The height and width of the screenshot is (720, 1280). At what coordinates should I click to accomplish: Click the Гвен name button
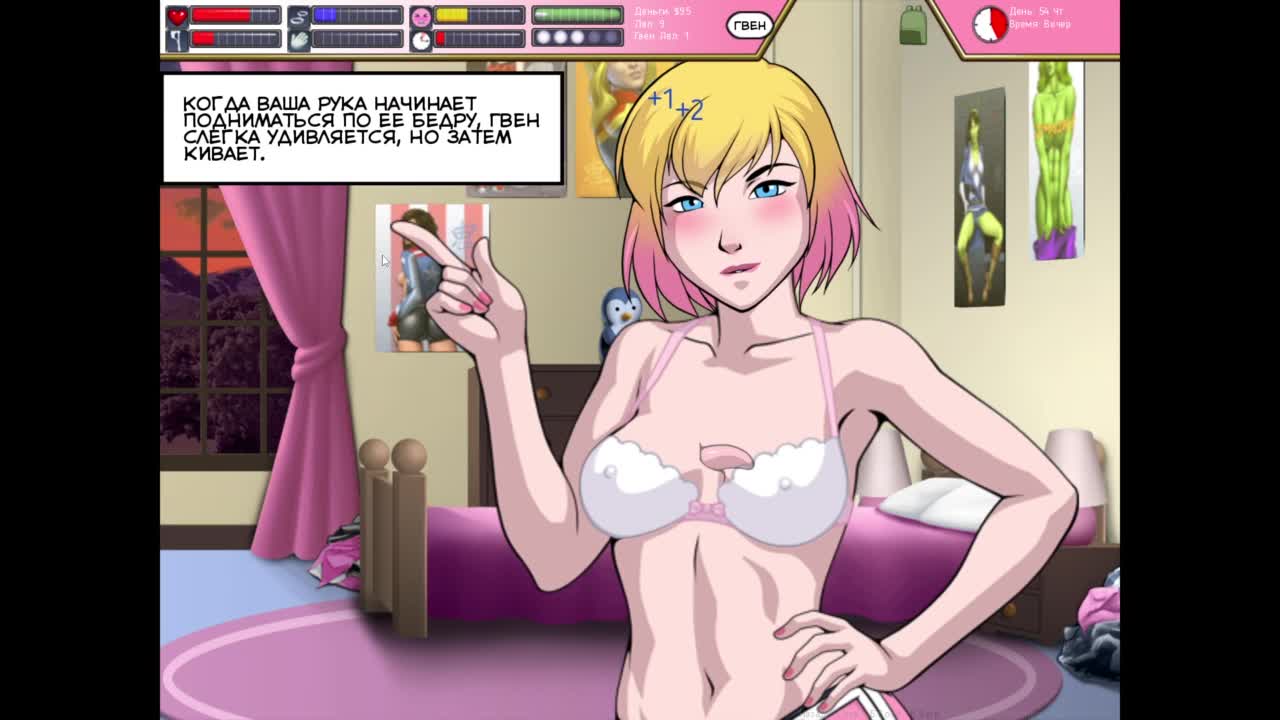click(749, 26)
